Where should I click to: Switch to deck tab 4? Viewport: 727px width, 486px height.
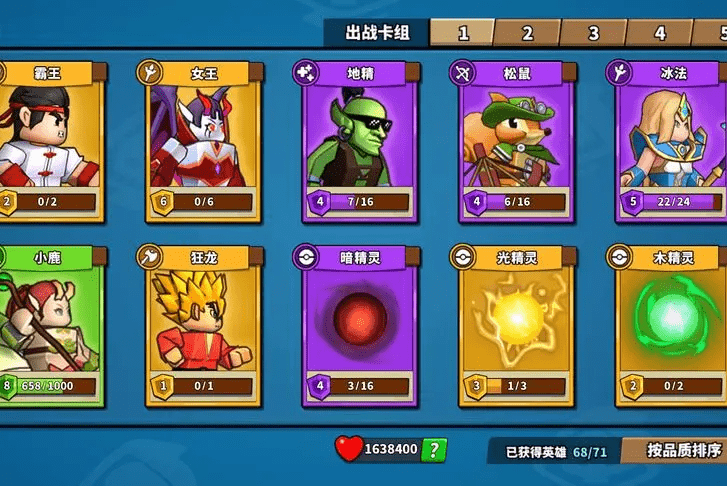click(659, 33)
